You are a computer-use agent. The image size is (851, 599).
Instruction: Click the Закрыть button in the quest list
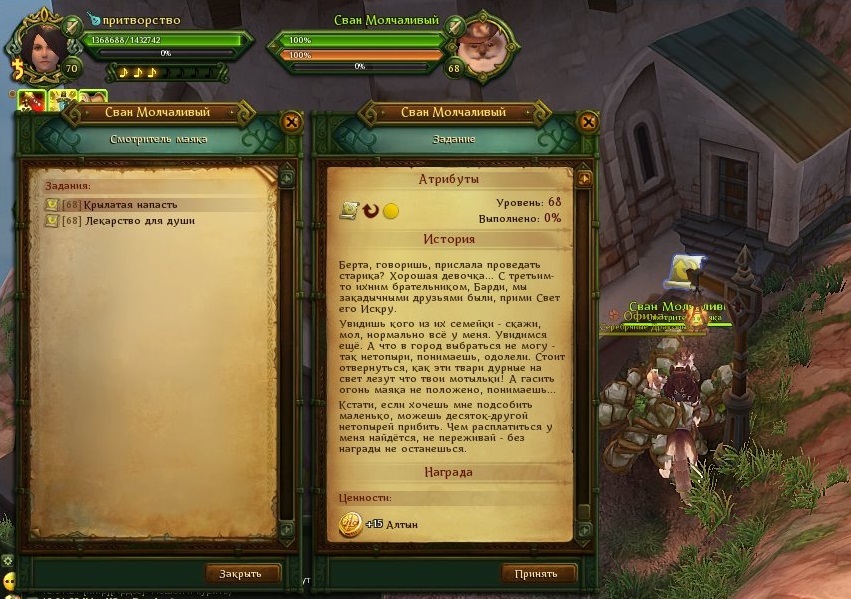click(x=243, y=573)
